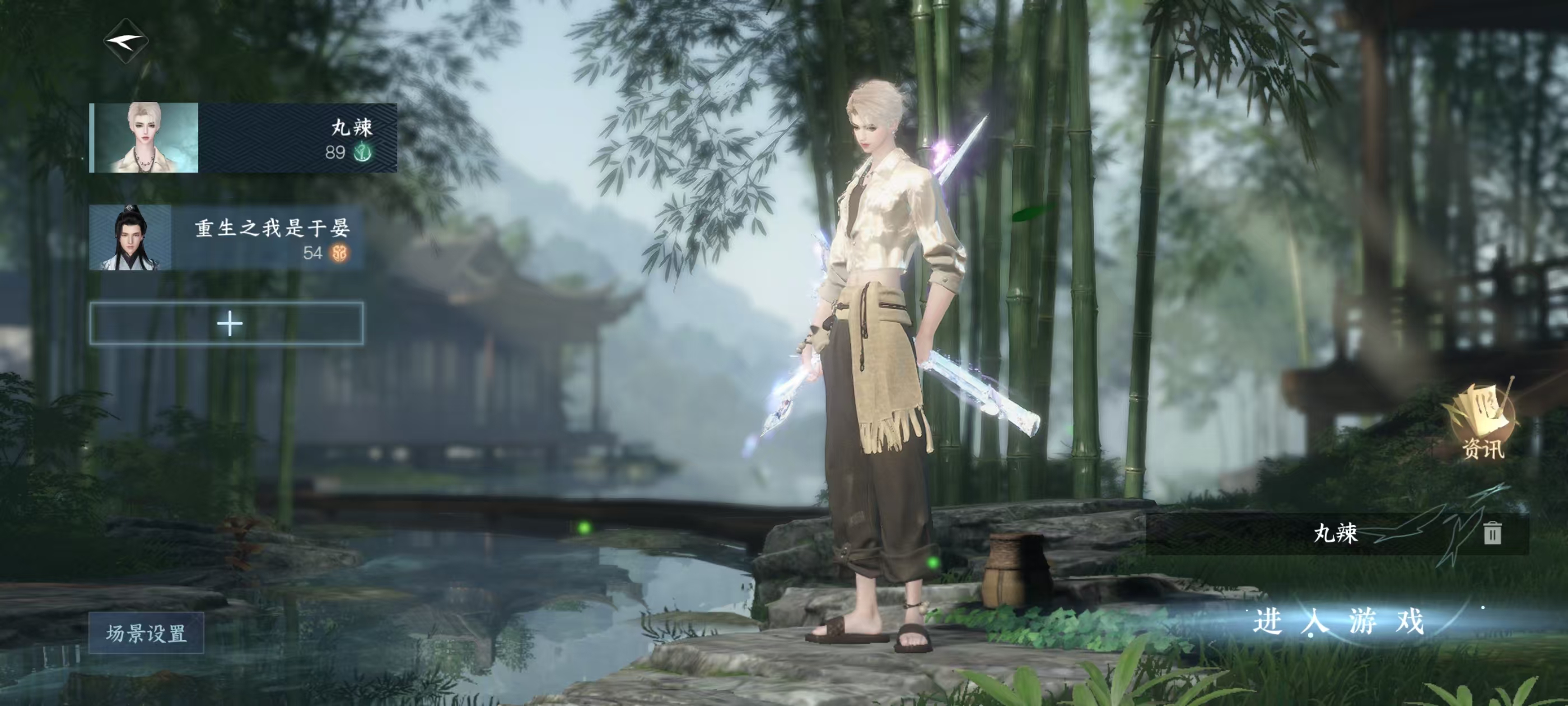Choose the character 重生之我是于晏
The width and height of the screenshot is (1568, 706).
pos(226,238)
